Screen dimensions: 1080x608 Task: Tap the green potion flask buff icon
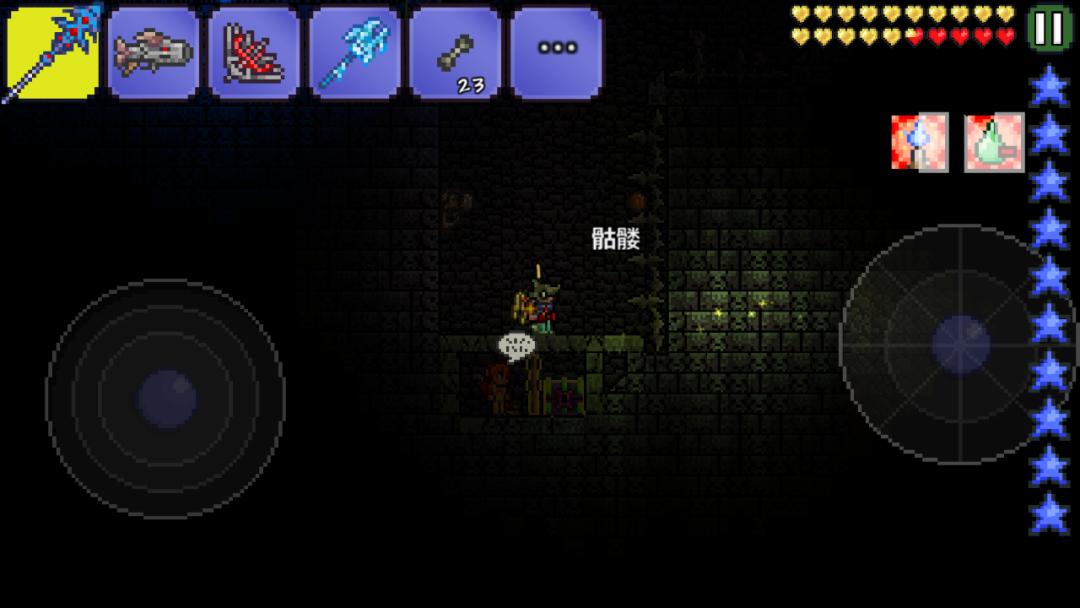tap(994, 142)
